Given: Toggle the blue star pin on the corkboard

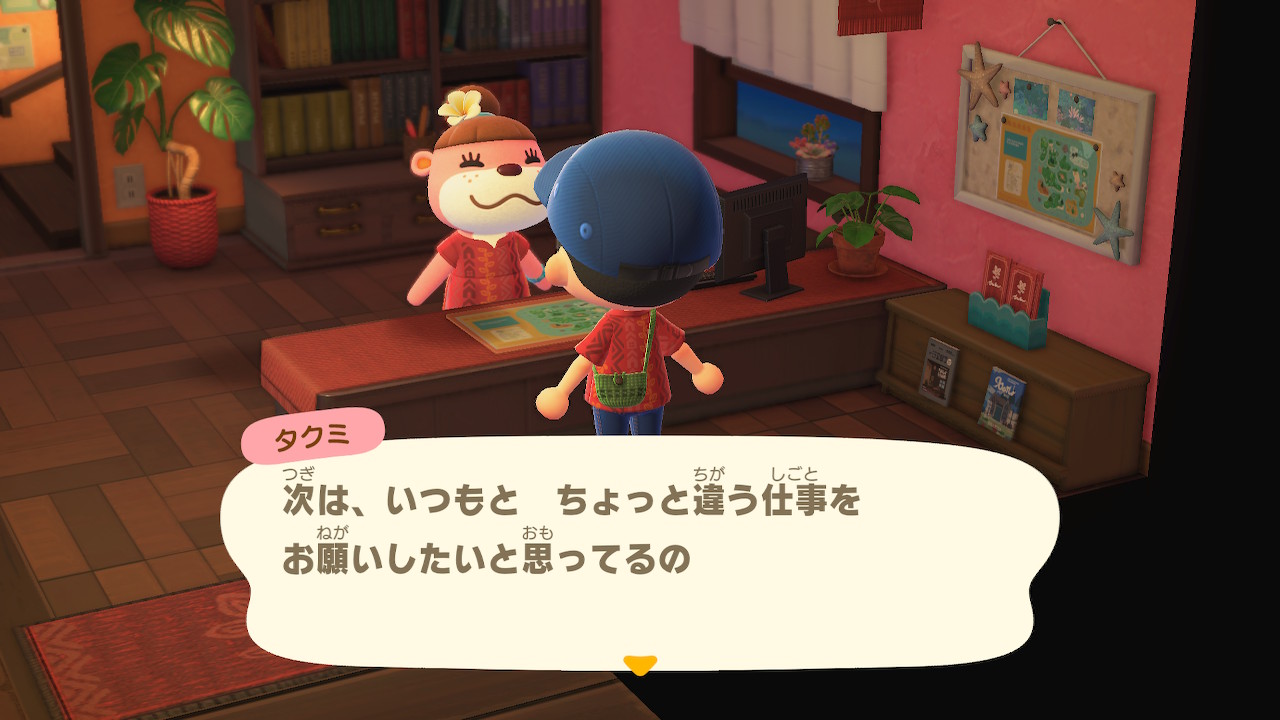Looking at the screenshot, I should (x=977, y=127).
